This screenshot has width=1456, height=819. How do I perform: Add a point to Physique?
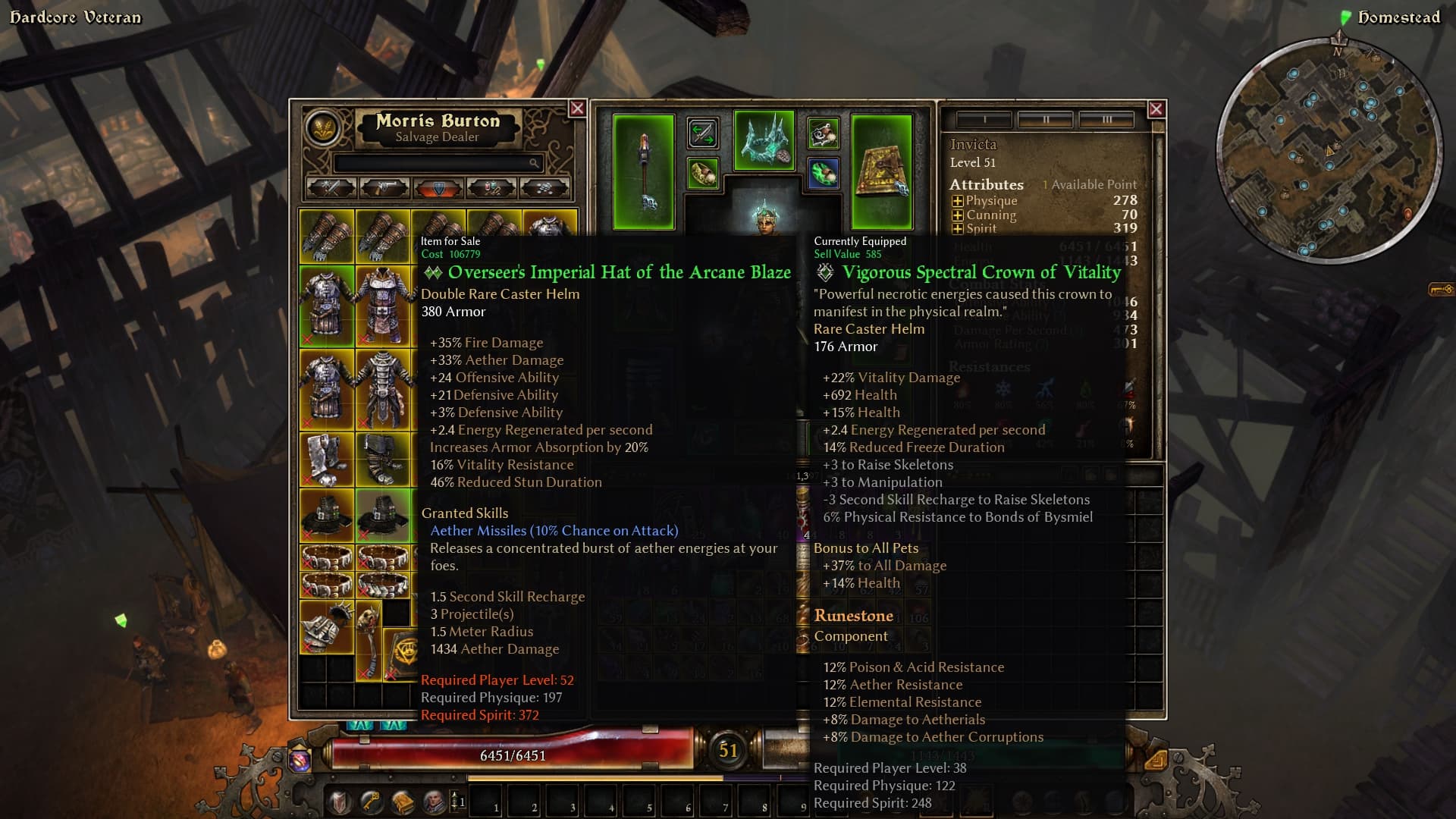(x=957, y=201)
